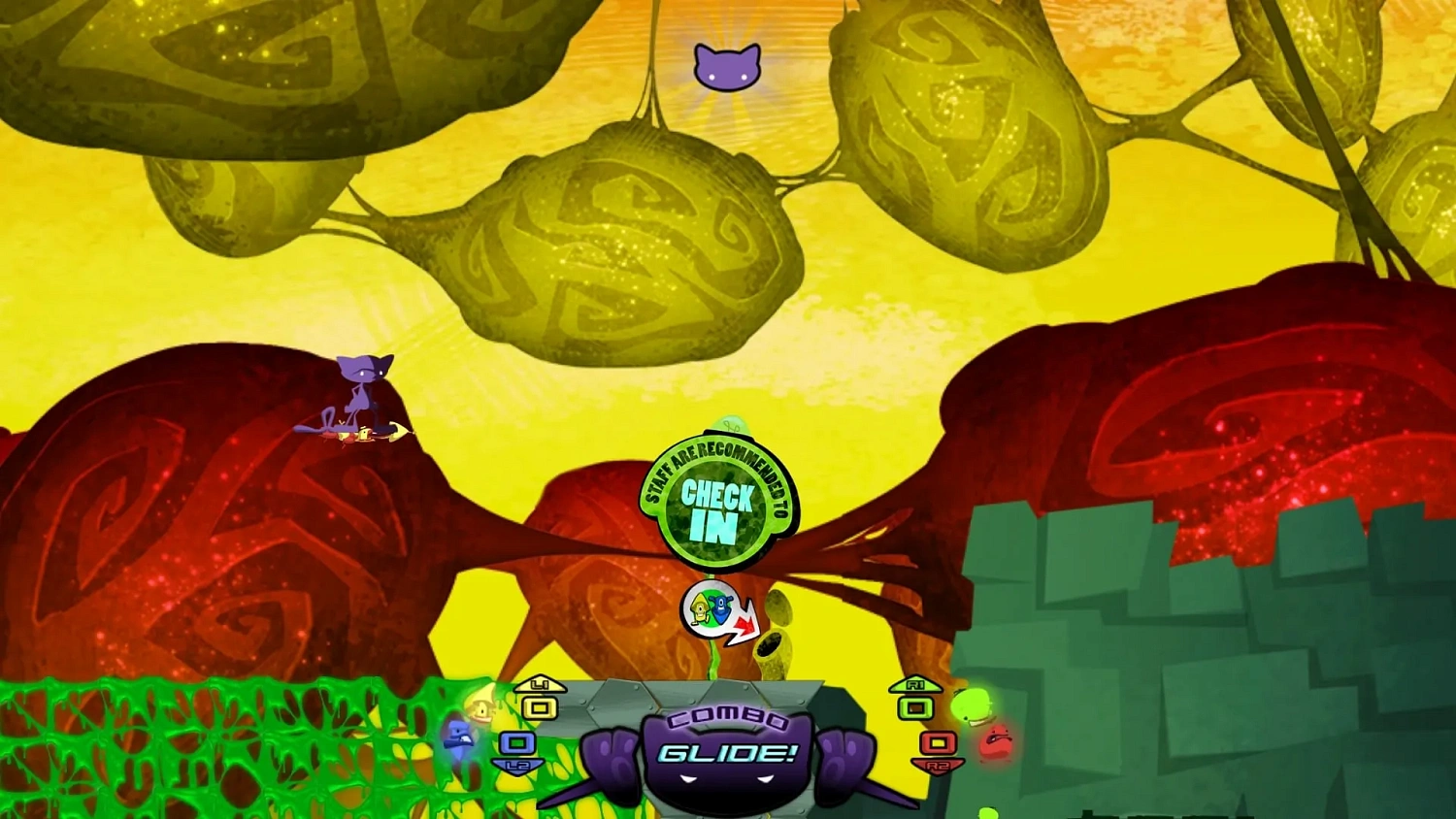This screenshot has height=819, width=1456.
Task: Click the red Square button prompt
Action: 936,743
